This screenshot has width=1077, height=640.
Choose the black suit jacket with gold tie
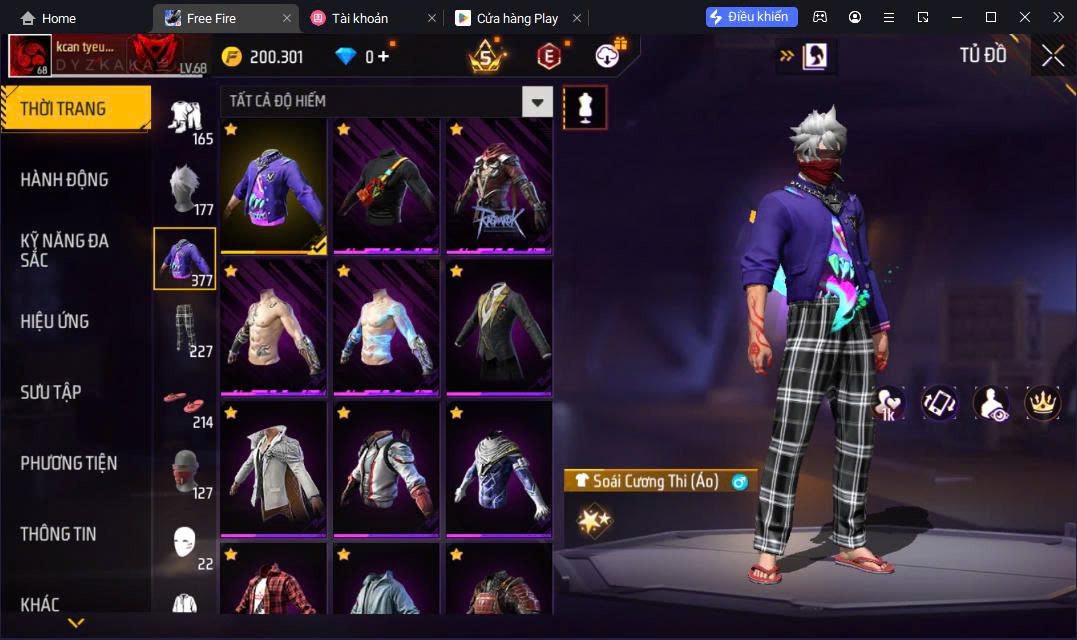[x=499, y=328]
